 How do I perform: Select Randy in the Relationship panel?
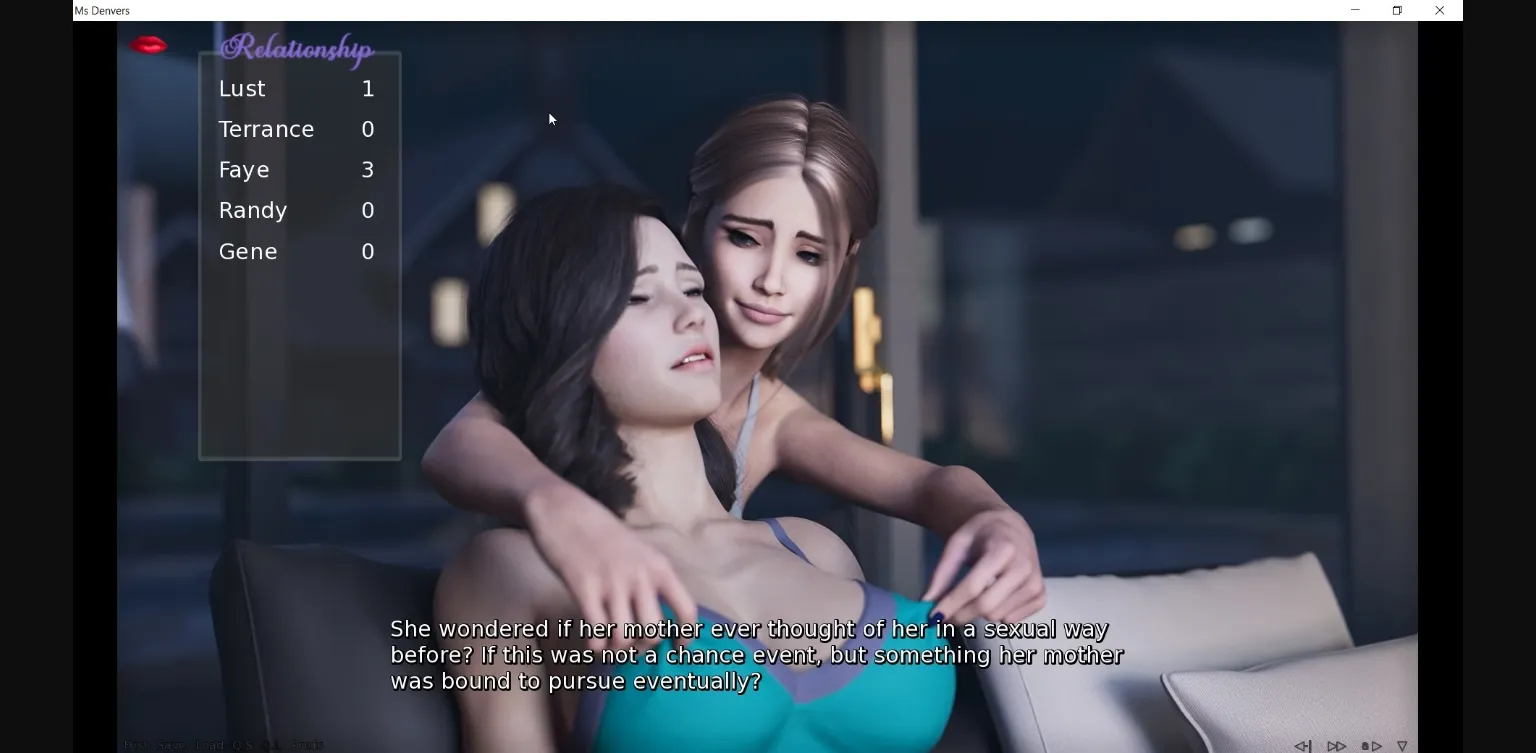pyautogui.click(x=253, y=210)
